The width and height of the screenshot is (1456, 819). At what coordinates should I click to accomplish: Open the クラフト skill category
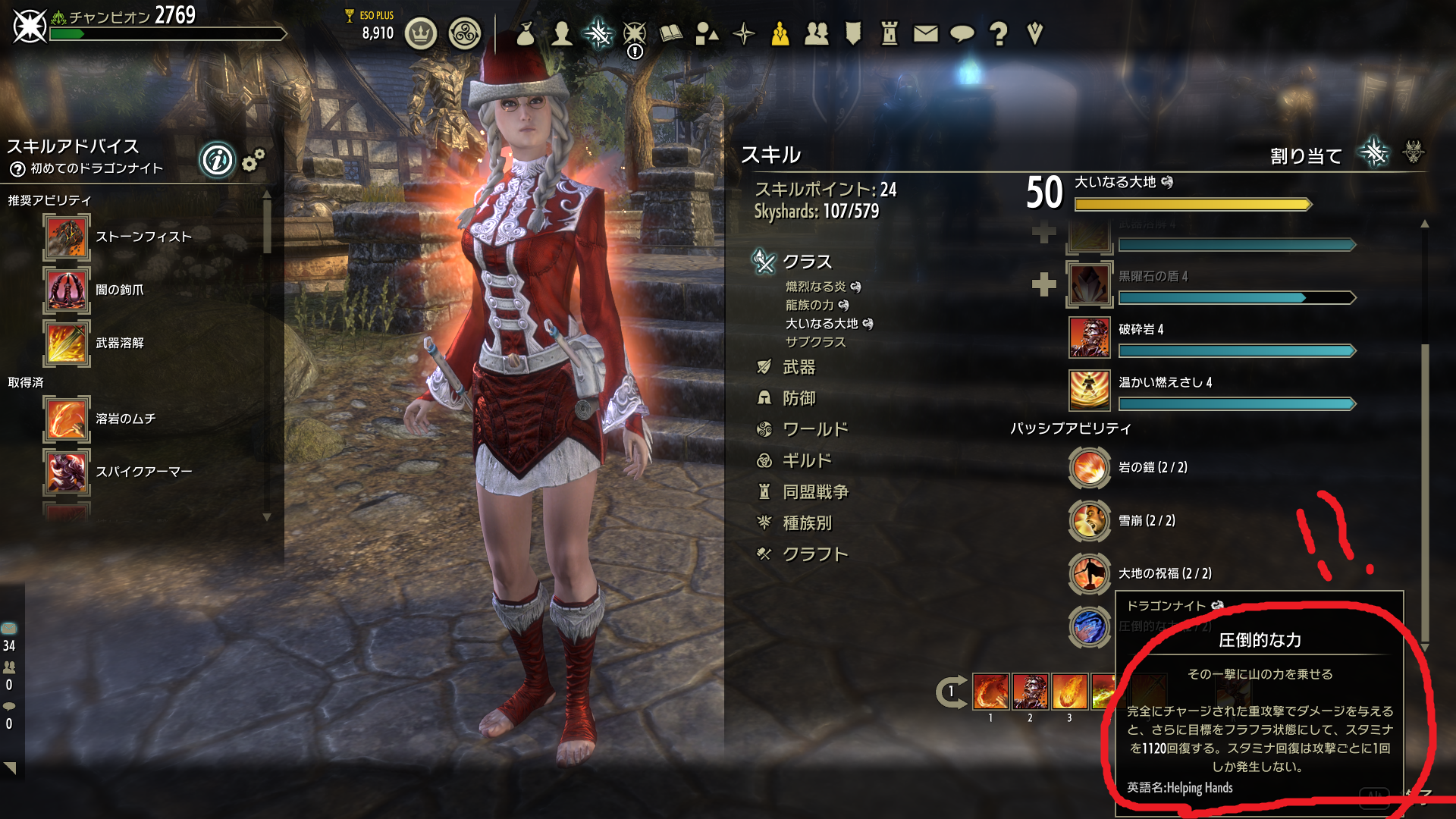[x=814, y=554]
